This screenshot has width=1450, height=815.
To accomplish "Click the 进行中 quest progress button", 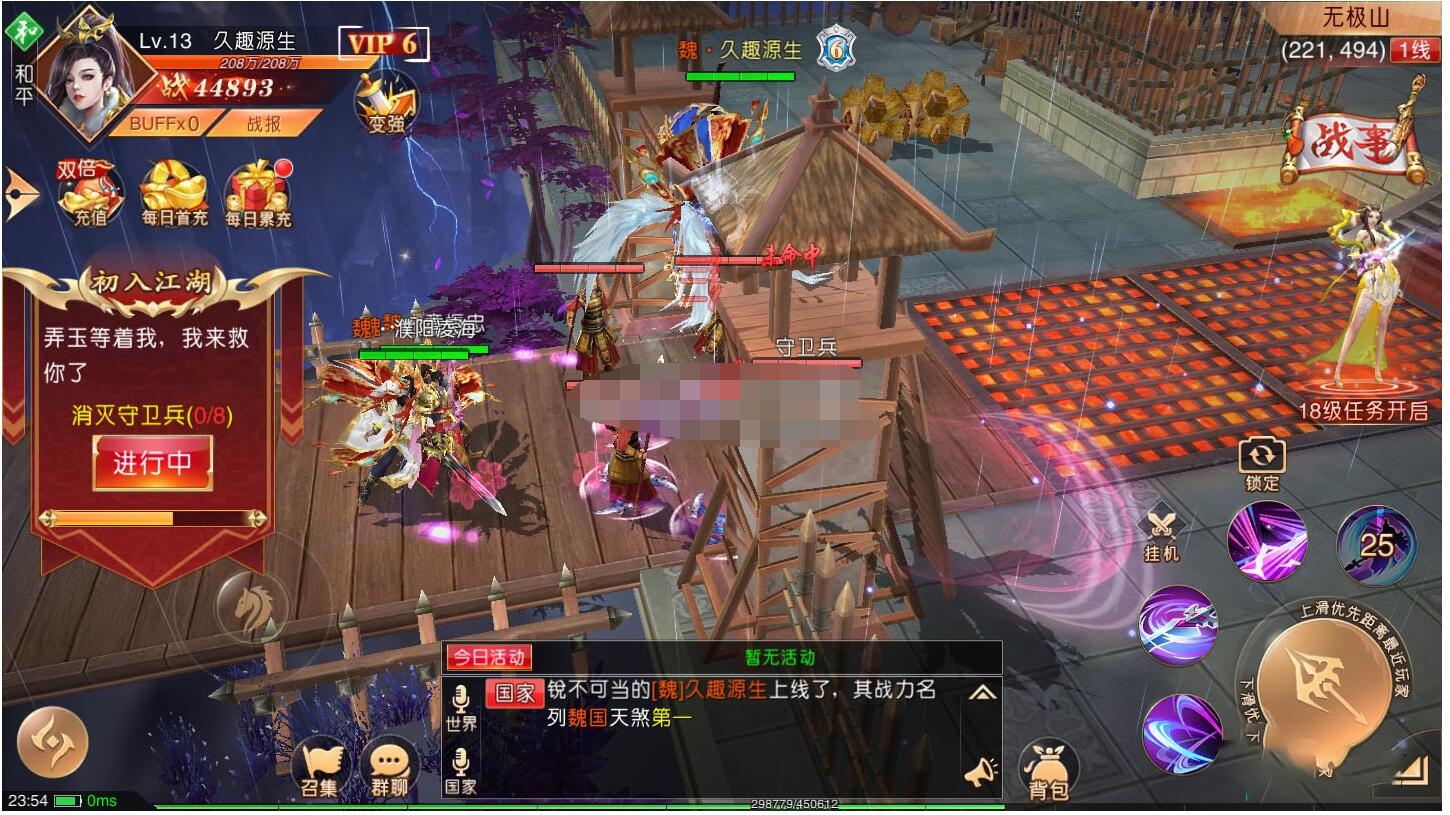I will [x=152, y=463].
